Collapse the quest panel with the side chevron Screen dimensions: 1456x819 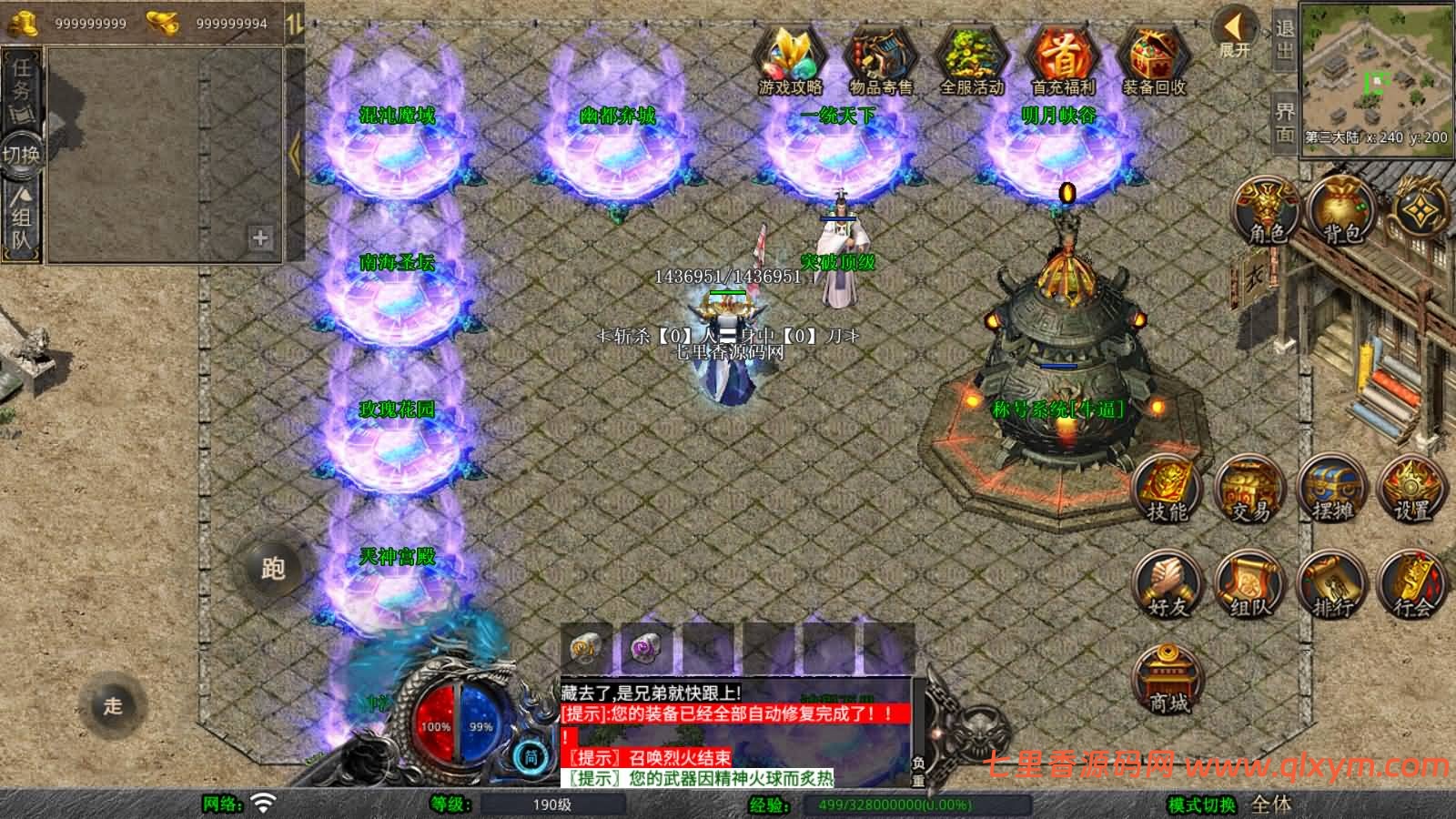click(293, 155)
